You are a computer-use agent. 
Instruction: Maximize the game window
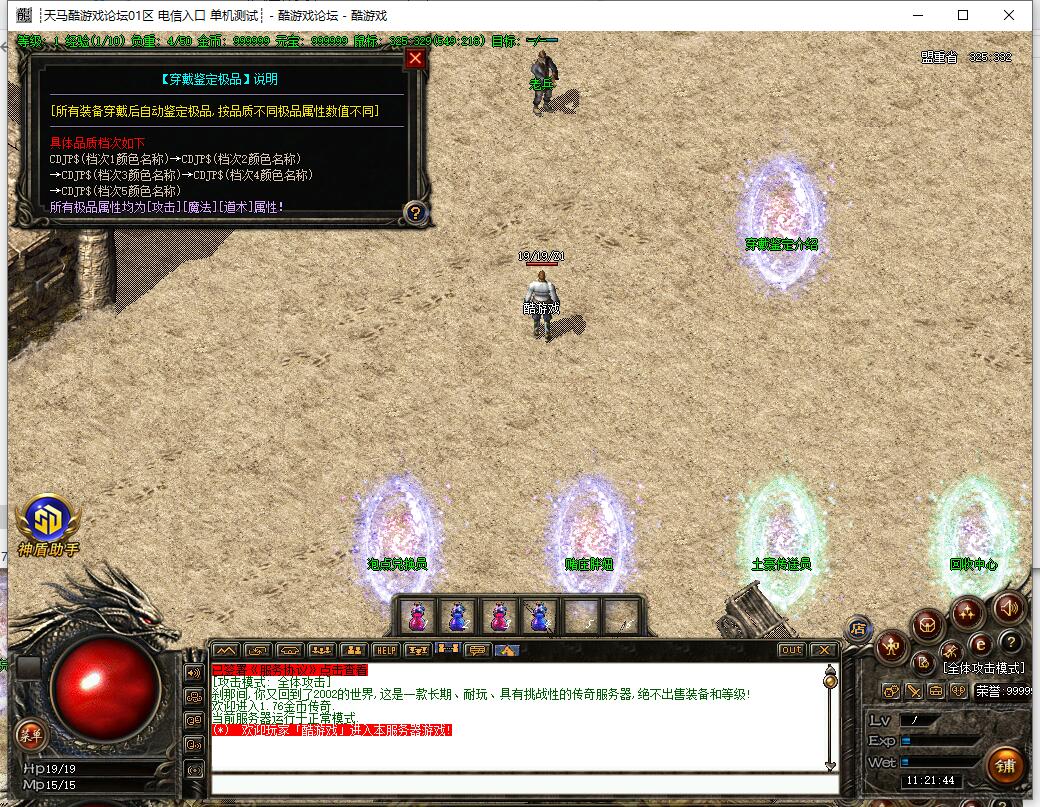(963, 15)
